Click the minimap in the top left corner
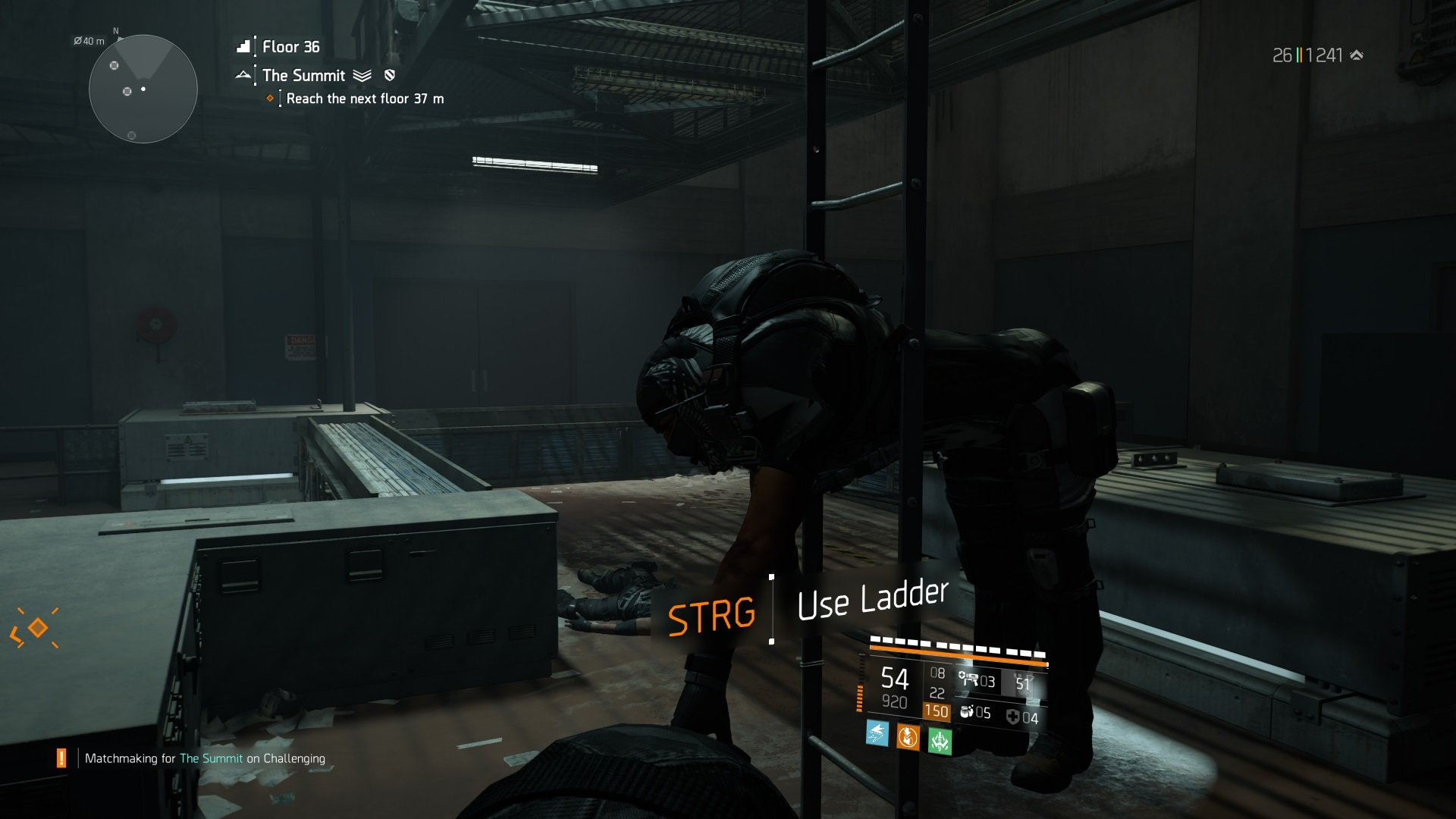This screenshot has width=1456, height=819. coord(142,89)
